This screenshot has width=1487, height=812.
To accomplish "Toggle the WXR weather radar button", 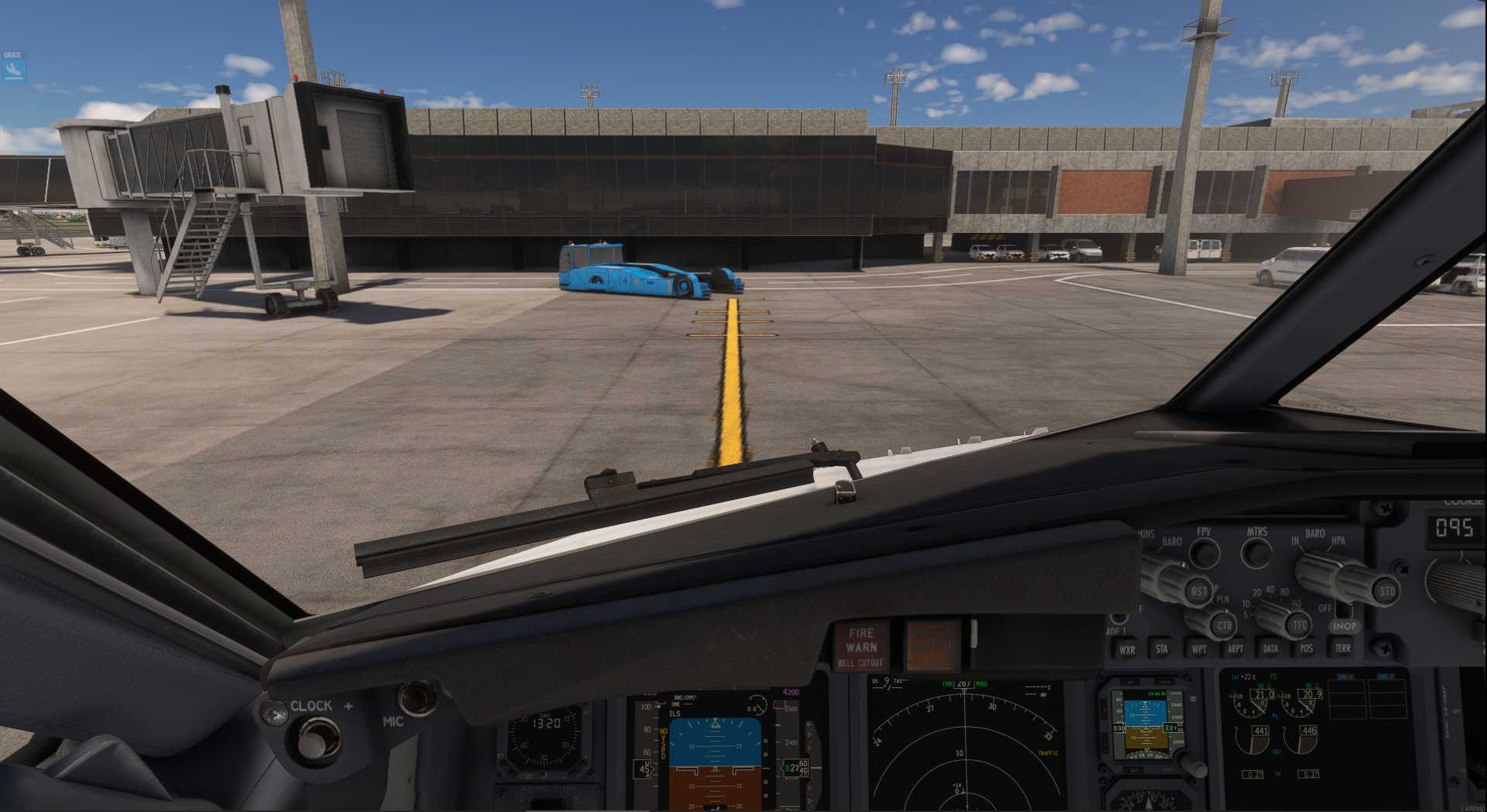I will [1127, 649].
